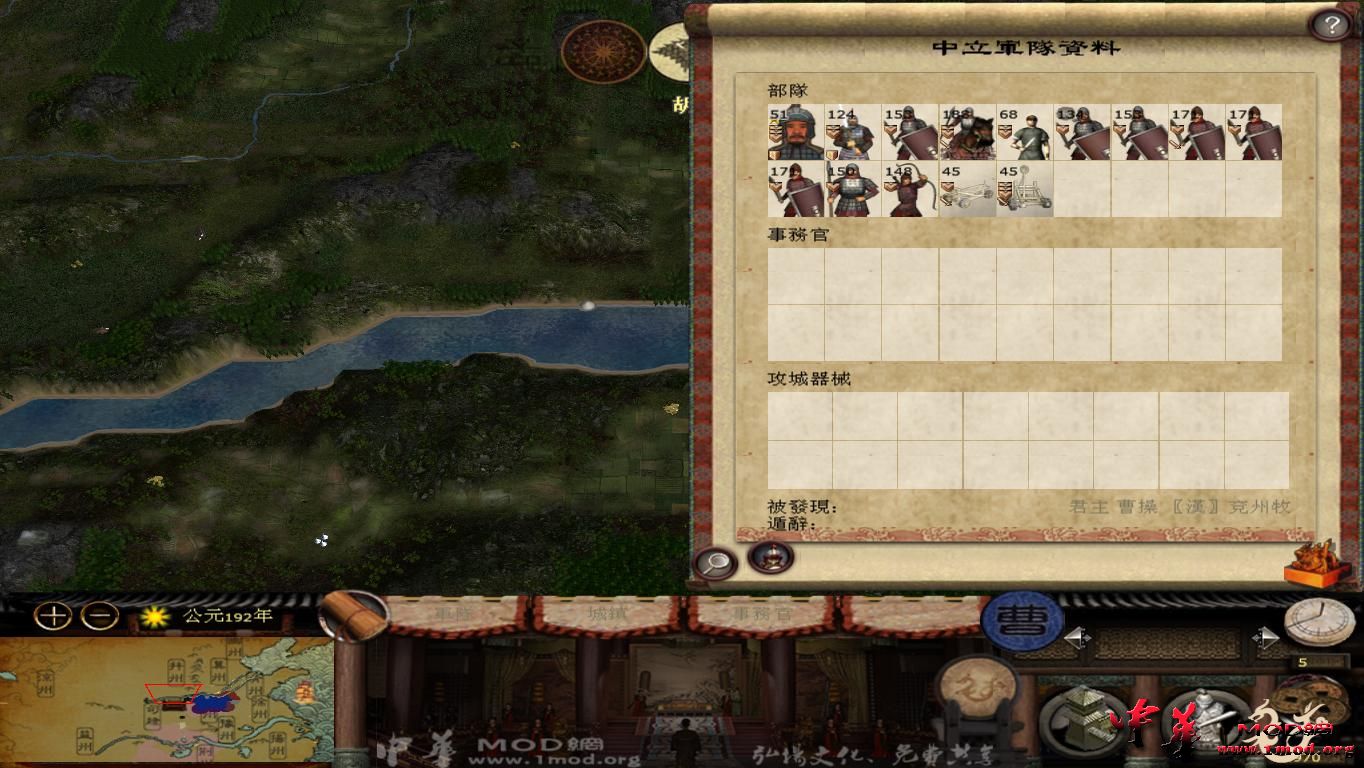
Task: Open help with the question mark button
Action: click(x=1331, y=23)
